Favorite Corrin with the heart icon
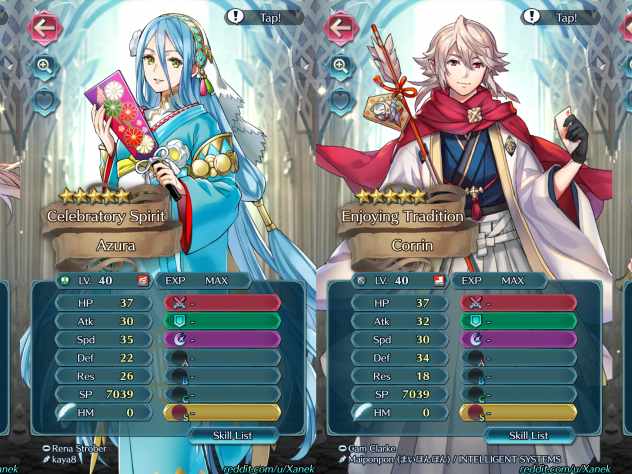Image resolution: width=632 pixels, height=474 pixels. coord(341,99)
